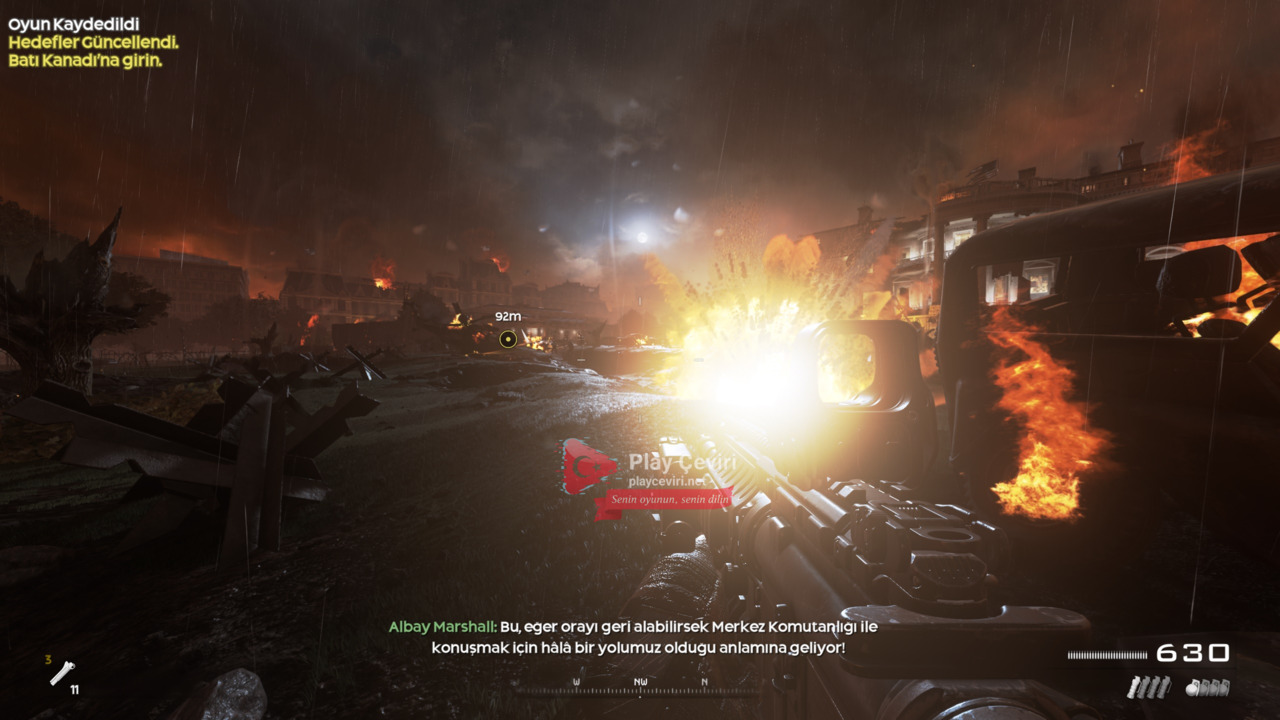1280x720 pixels.
Task: Open the Batı Kanadı'na girin objective
Action: click(85, 60)
